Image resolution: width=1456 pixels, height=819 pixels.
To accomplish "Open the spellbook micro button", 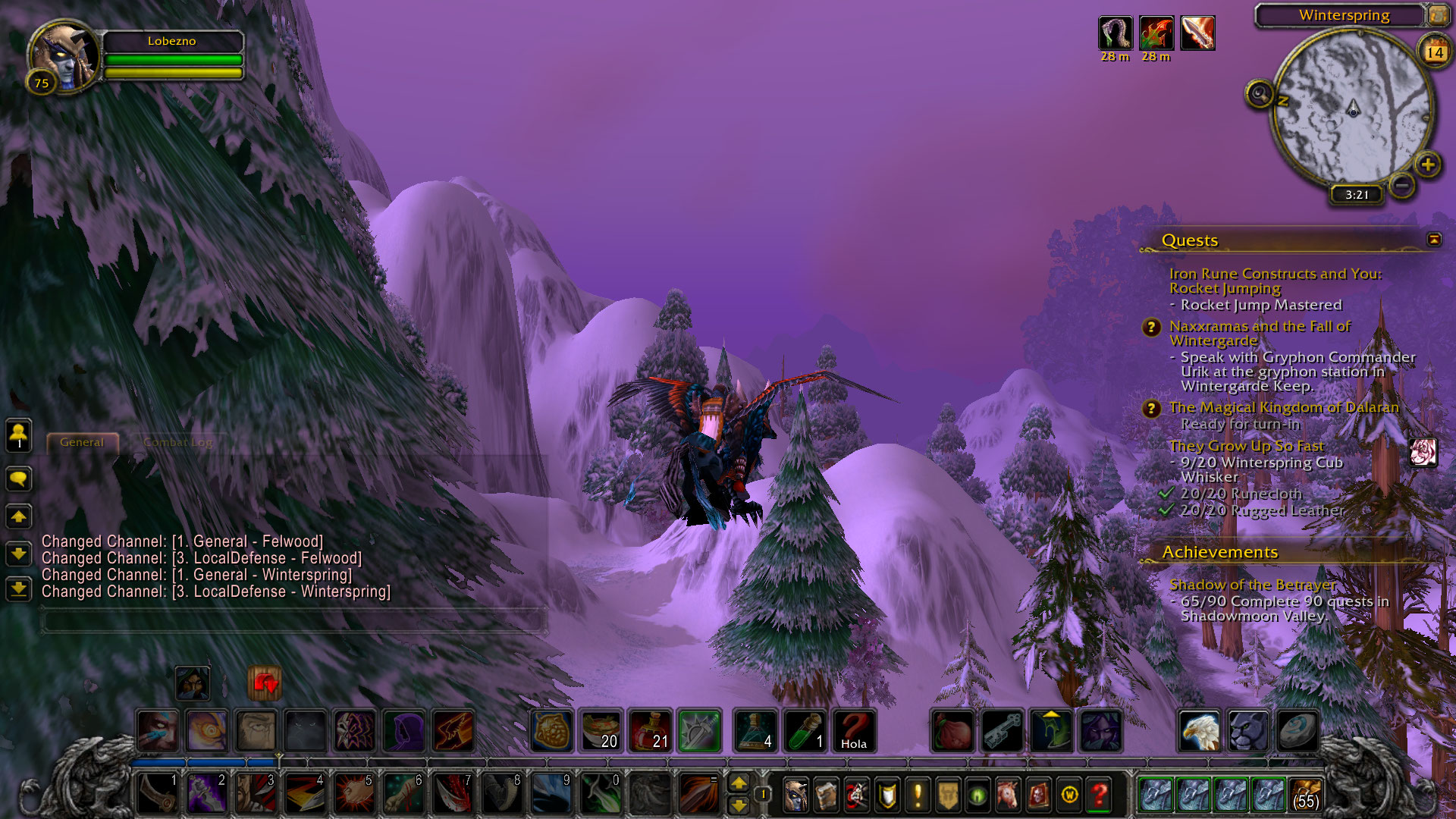I will [826, 795].
